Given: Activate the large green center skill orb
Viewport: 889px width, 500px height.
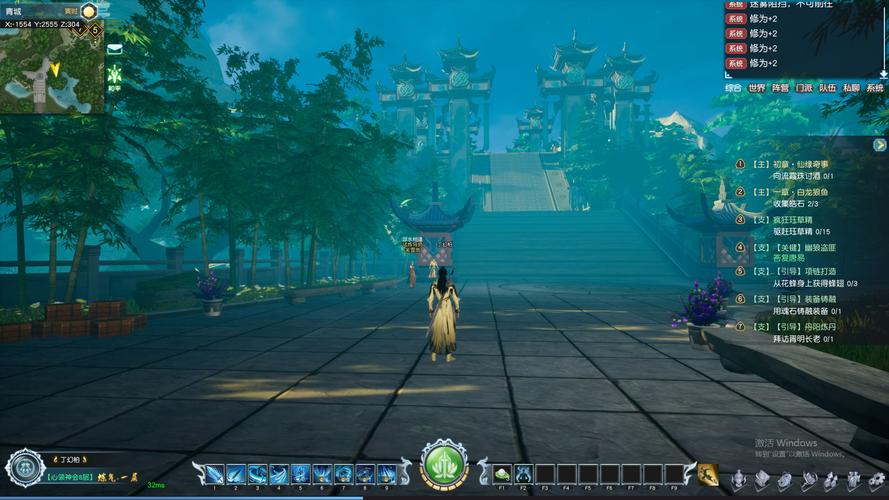Looking at the screenshot, I should (444, 465).
